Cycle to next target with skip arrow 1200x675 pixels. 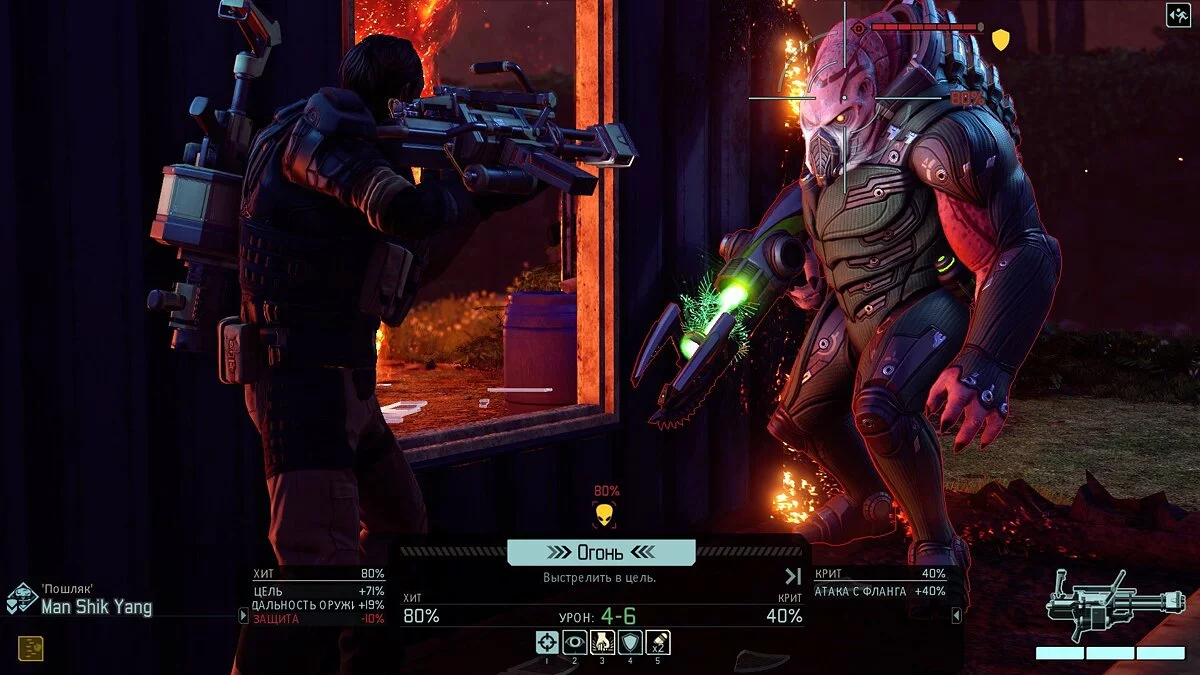click(x=793, y=576)
